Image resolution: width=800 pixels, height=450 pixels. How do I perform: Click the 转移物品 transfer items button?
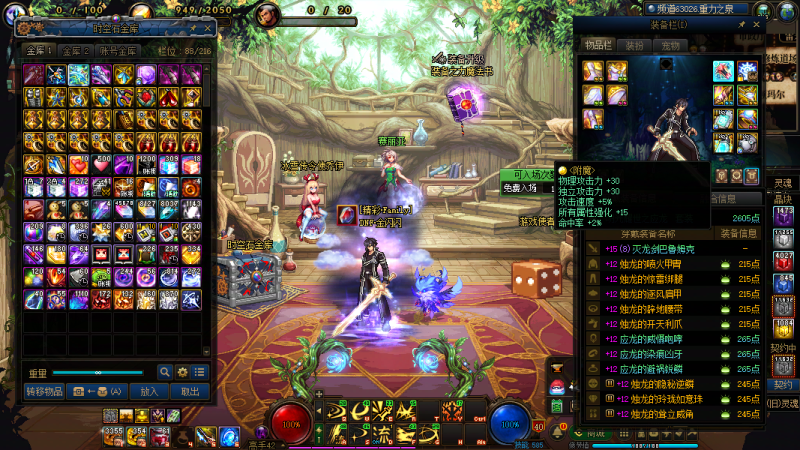coord(44,392)
